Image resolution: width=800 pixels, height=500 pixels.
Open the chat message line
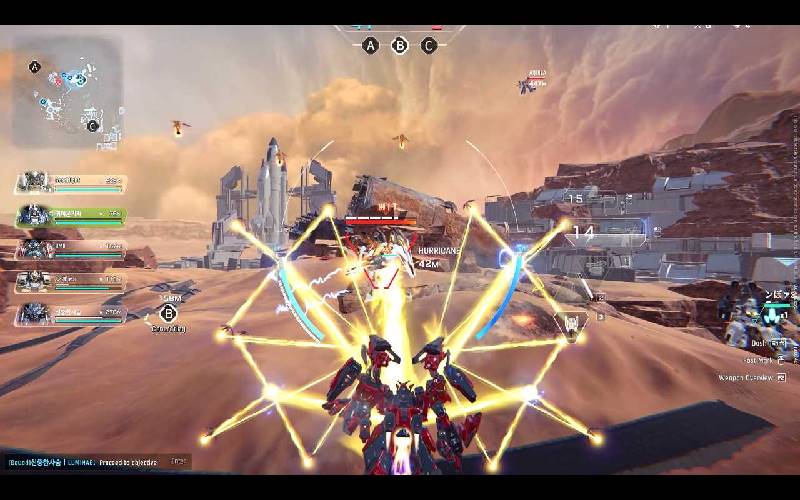pos(96,462)
